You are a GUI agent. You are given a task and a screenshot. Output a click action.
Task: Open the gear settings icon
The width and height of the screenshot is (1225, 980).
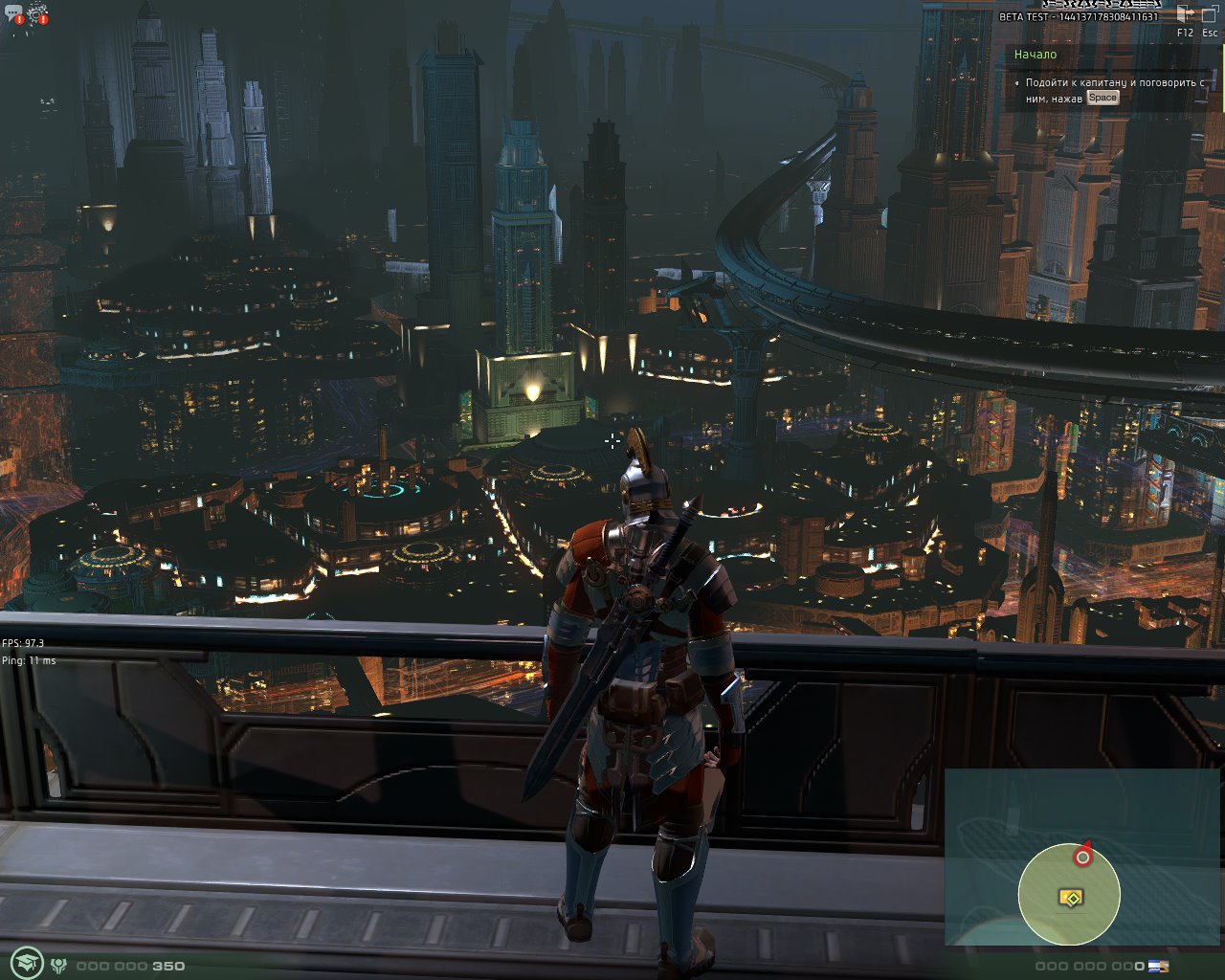click(x=38, y=13)
